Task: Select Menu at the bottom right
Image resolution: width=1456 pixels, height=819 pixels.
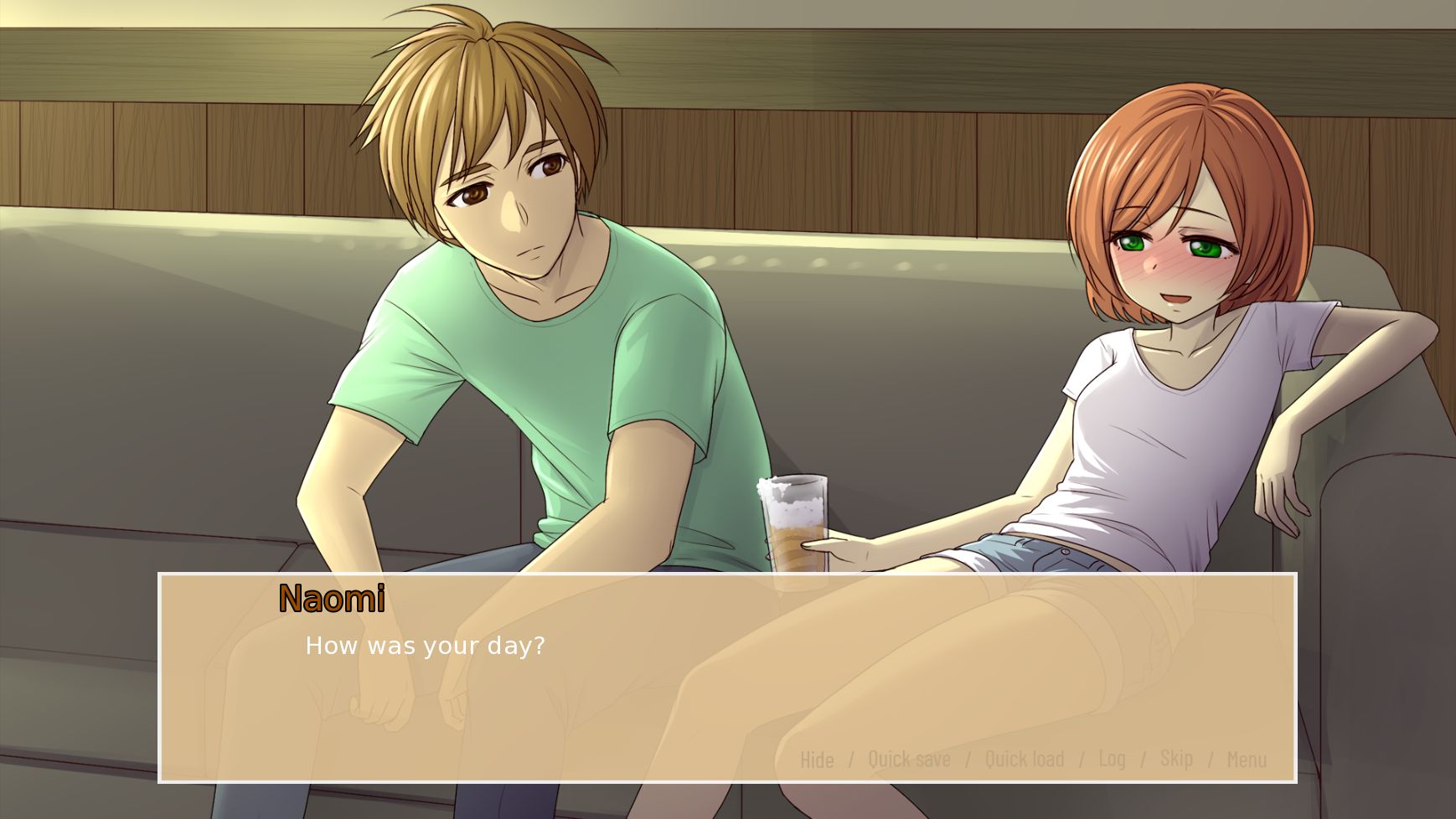Action: point(1247,759)
